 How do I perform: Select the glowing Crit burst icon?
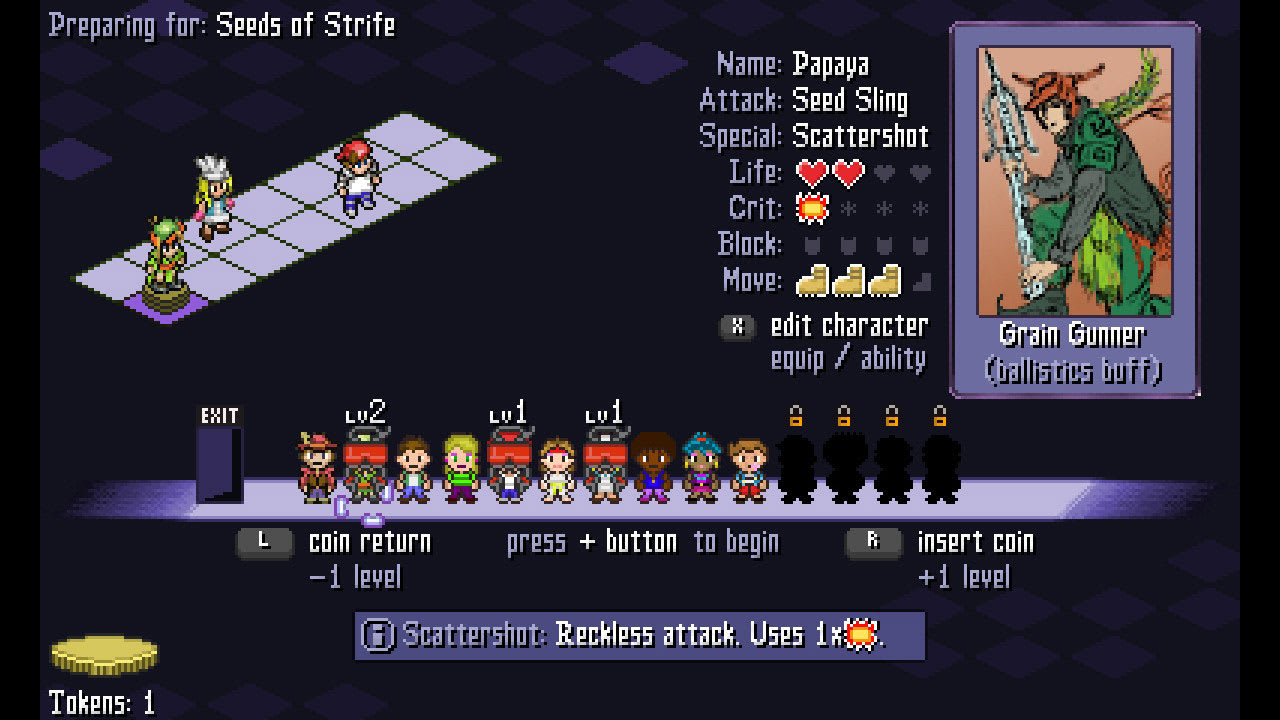click(x=812, y=208)
